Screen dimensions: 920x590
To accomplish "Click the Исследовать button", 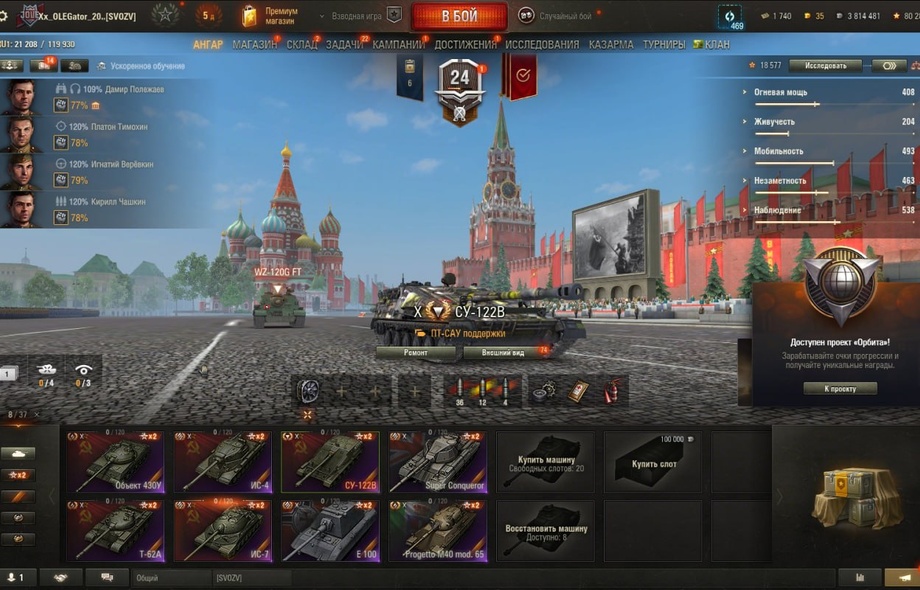I will pyautogui.click(x=825, y=66).
